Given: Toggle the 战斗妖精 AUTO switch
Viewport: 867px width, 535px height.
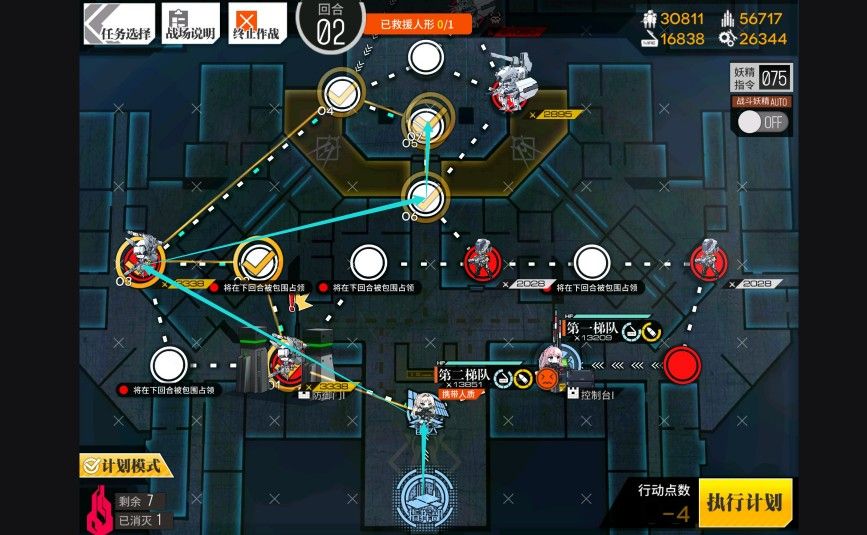Looking at the screenshot, I should [x=762, y=122].
